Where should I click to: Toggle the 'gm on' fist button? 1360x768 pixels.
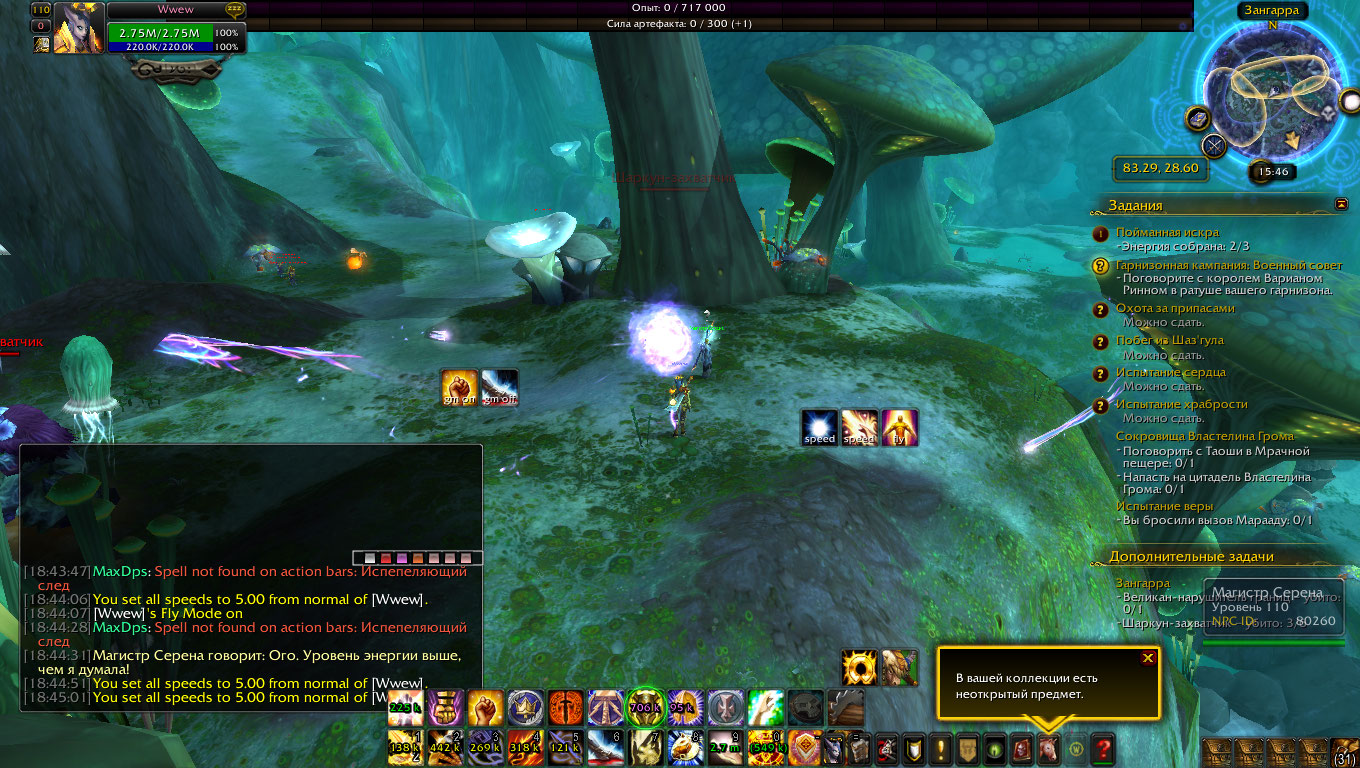point(459,388)
